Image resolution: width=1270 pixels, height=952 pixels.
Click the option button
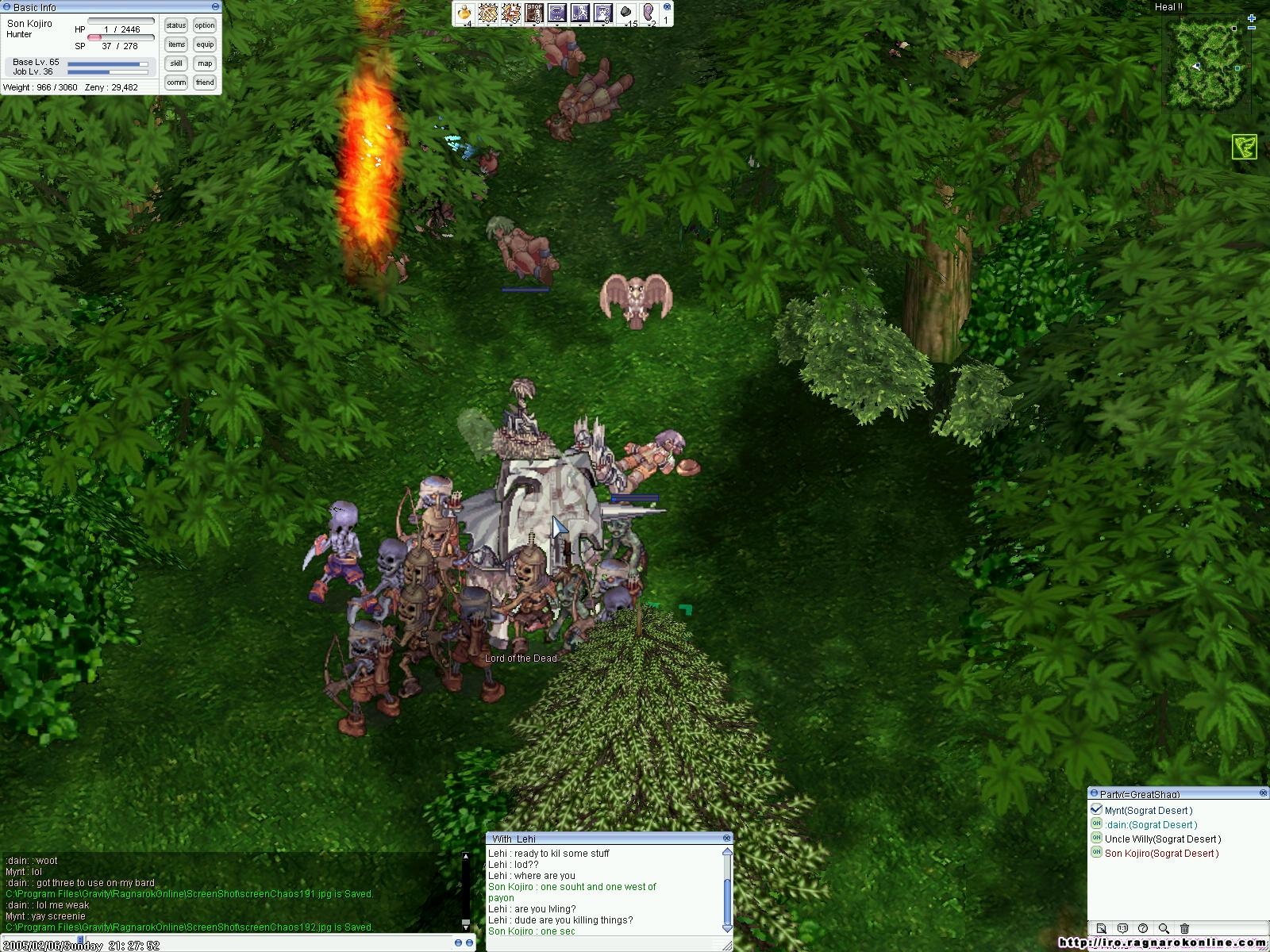pos(205,25)
